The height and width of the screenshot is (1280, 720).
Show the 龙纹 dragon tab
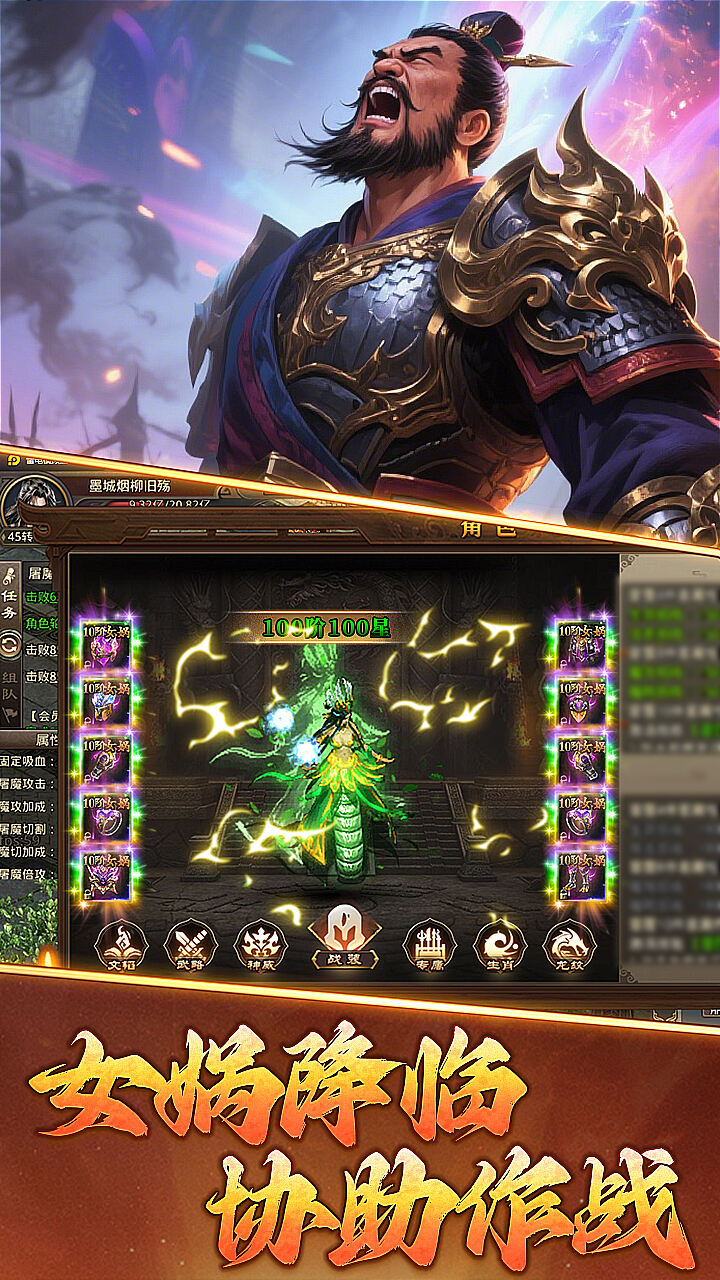coord(569,945)
